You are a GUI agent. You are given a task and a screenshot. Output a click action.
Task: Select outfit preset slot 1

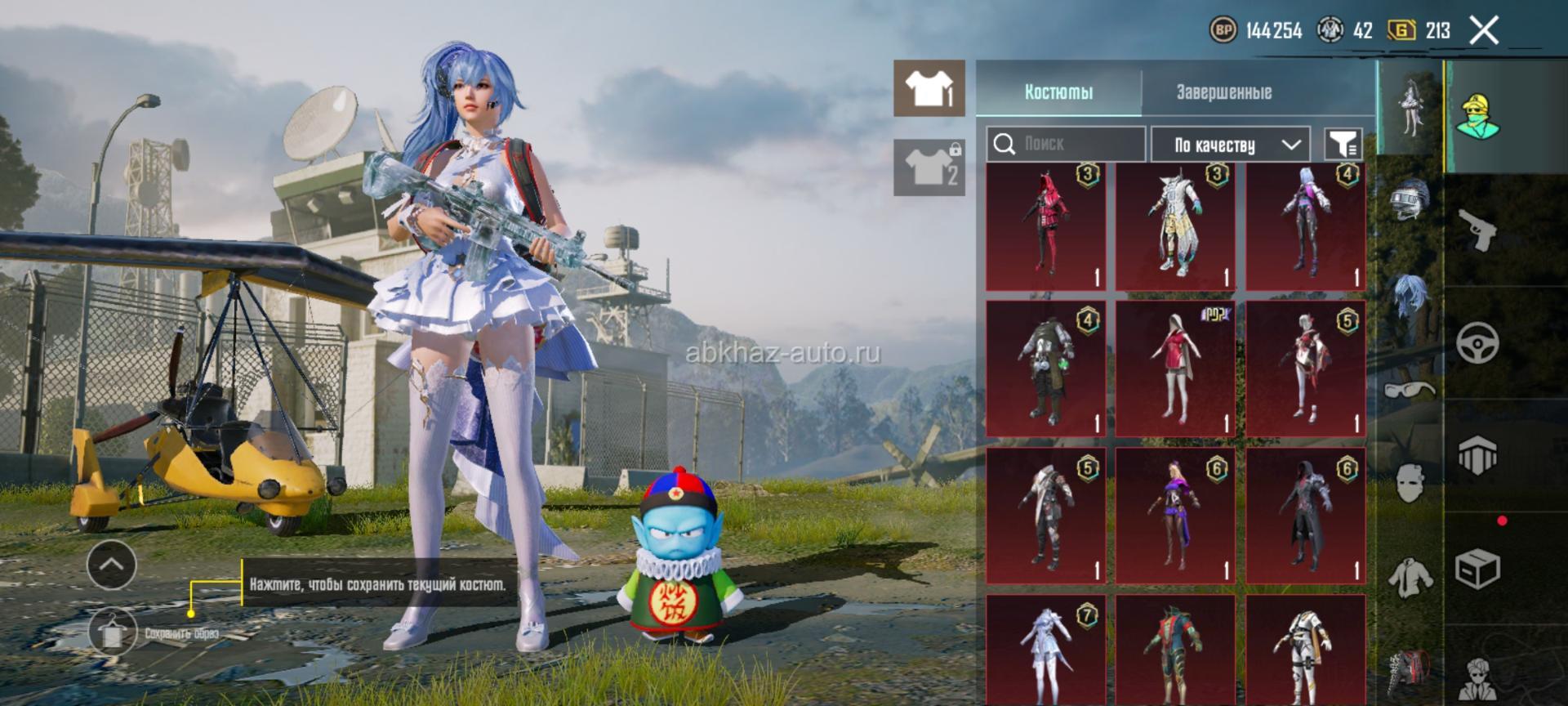coord(929,88)
